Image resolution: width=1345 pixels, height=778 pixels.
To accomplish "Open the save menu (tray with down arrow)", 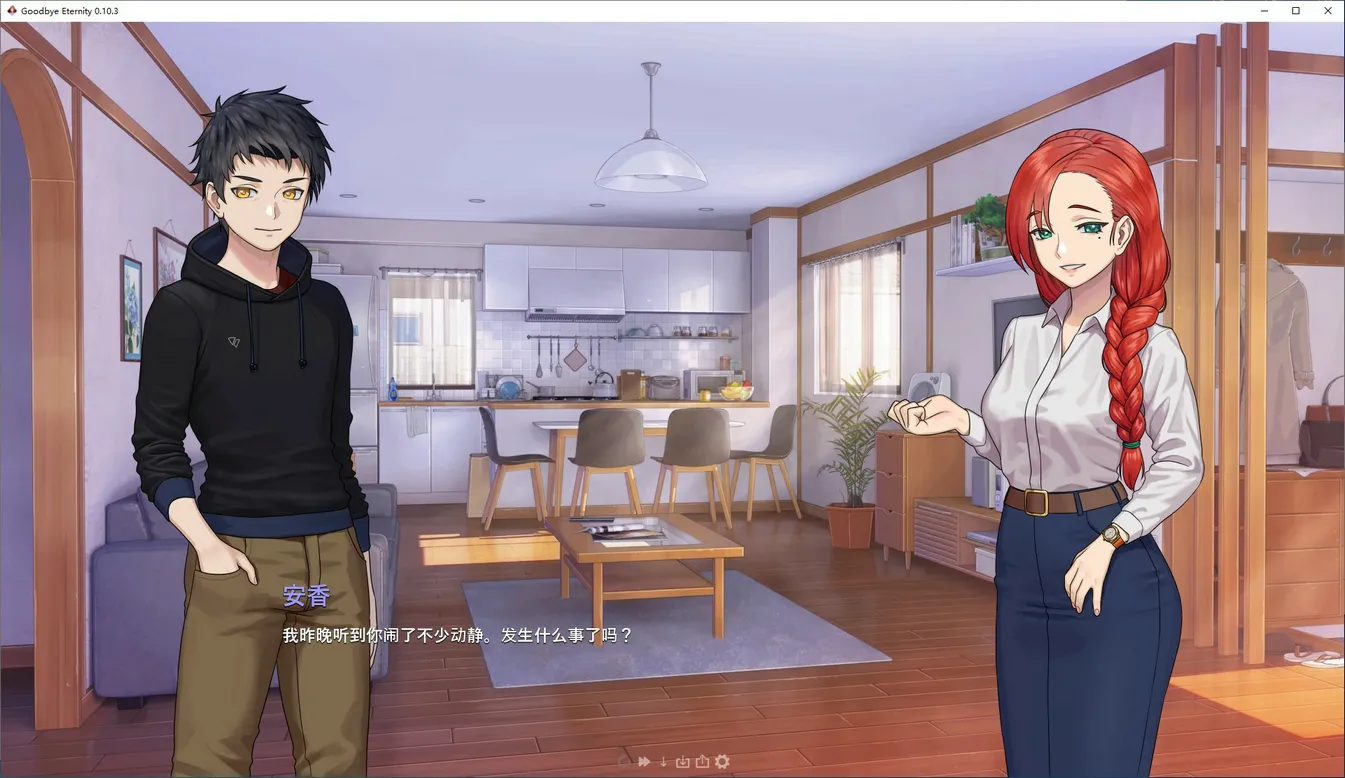I will pos(682,762).
